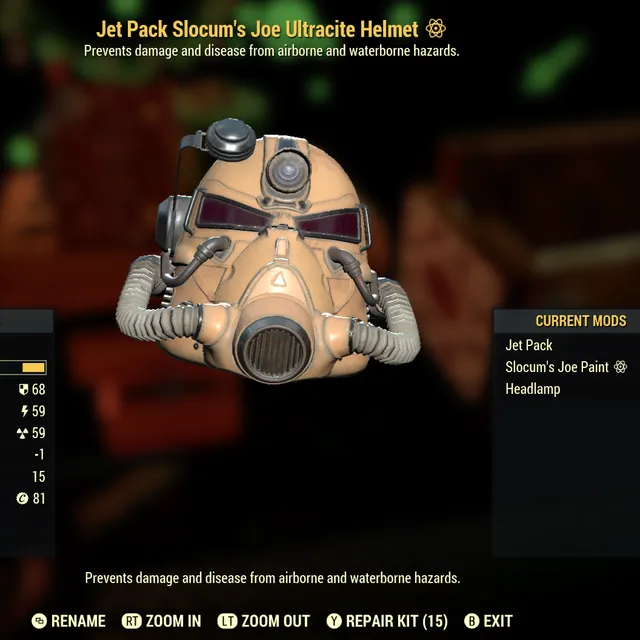640x640 pixels.
Task: Select the Zoom Out control
Action: click(263, 621)
